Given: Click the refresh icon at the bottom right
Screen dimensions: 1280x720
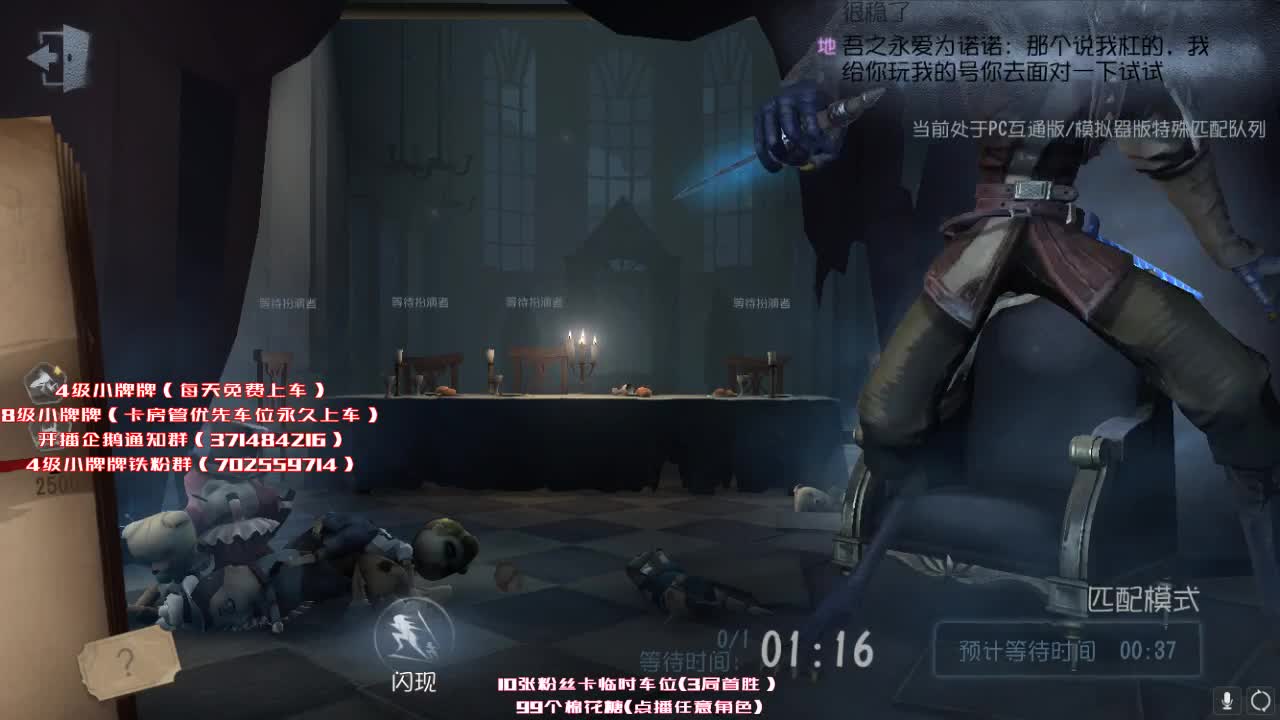Looking at the screenshot, I should tap(1257, 700).
